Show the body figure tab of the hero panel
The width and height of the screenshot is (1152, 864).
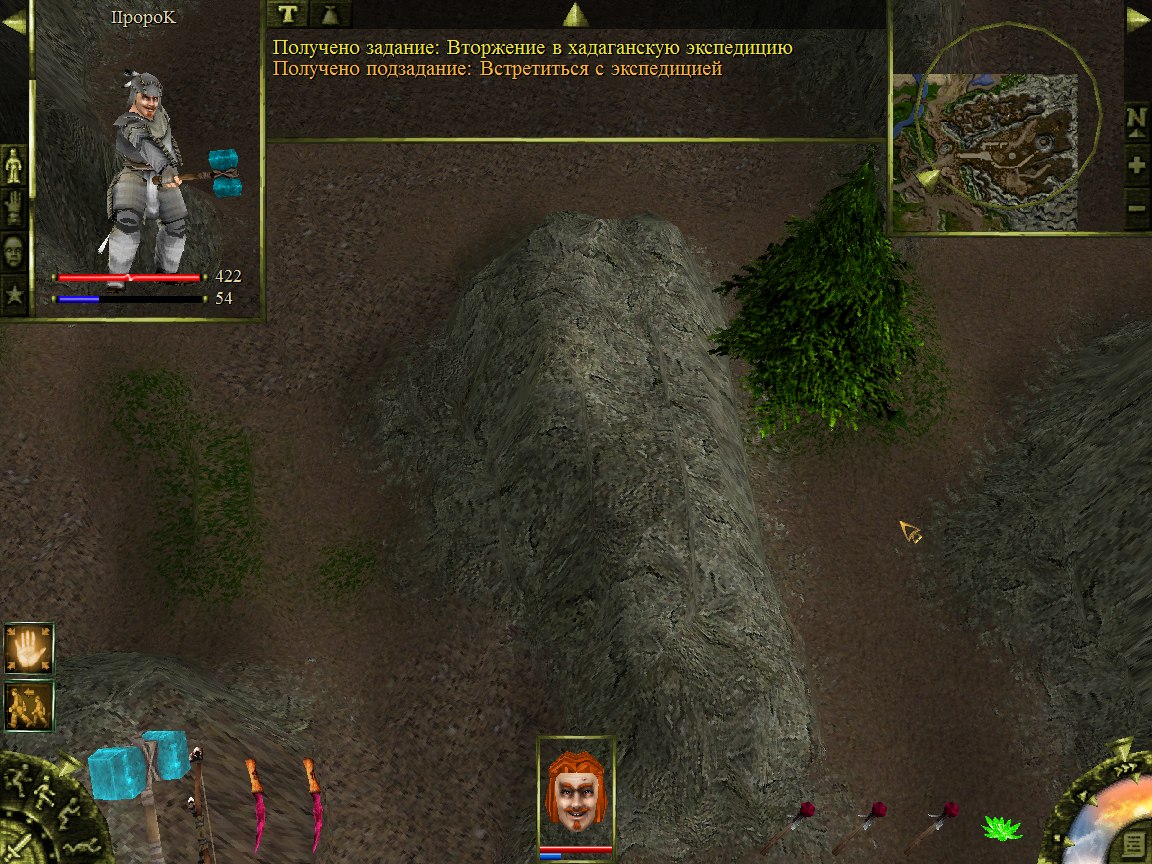[14, 165]
